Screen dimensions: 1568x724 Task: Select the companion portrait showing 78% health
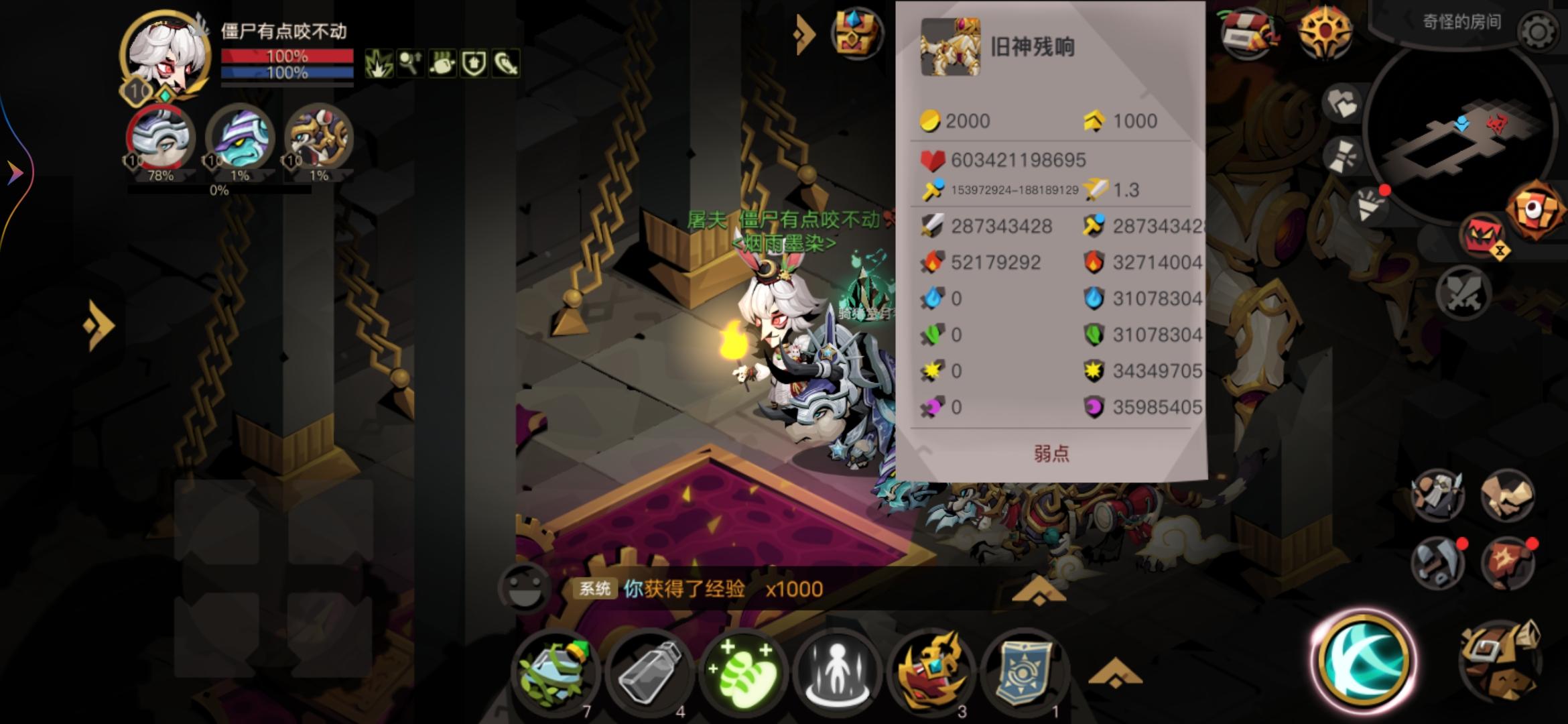point(161,139)
